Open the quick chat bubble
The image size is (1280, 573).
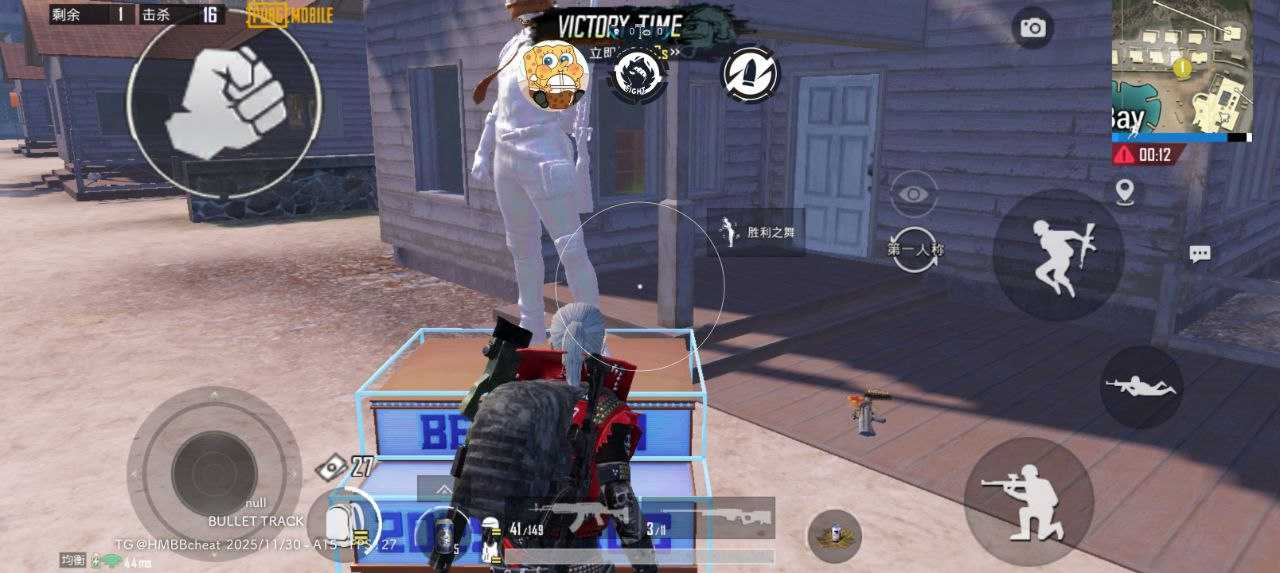point(1200,254)
